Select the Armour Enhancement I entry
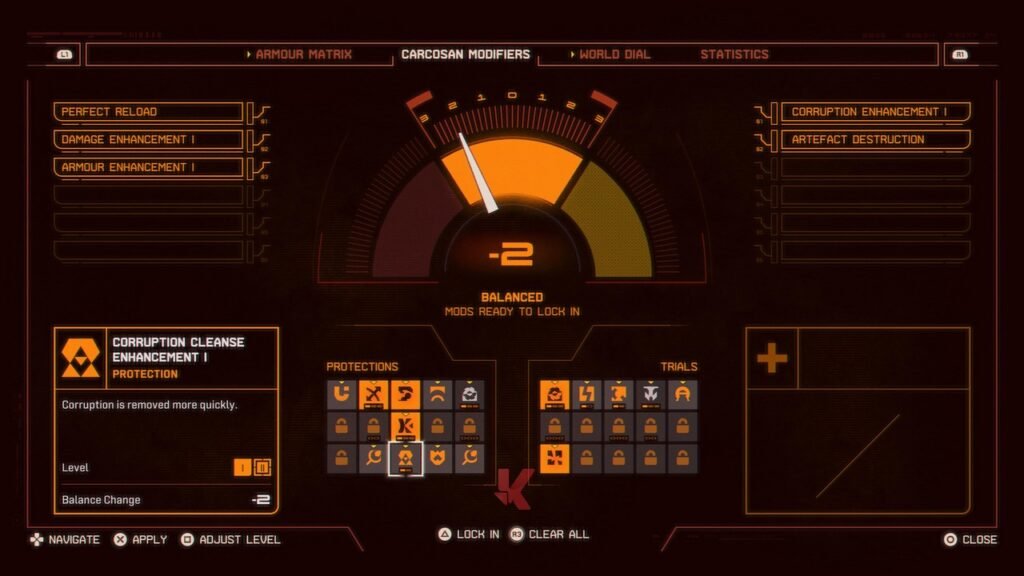The image size is (1024, 576). [148, 167]
